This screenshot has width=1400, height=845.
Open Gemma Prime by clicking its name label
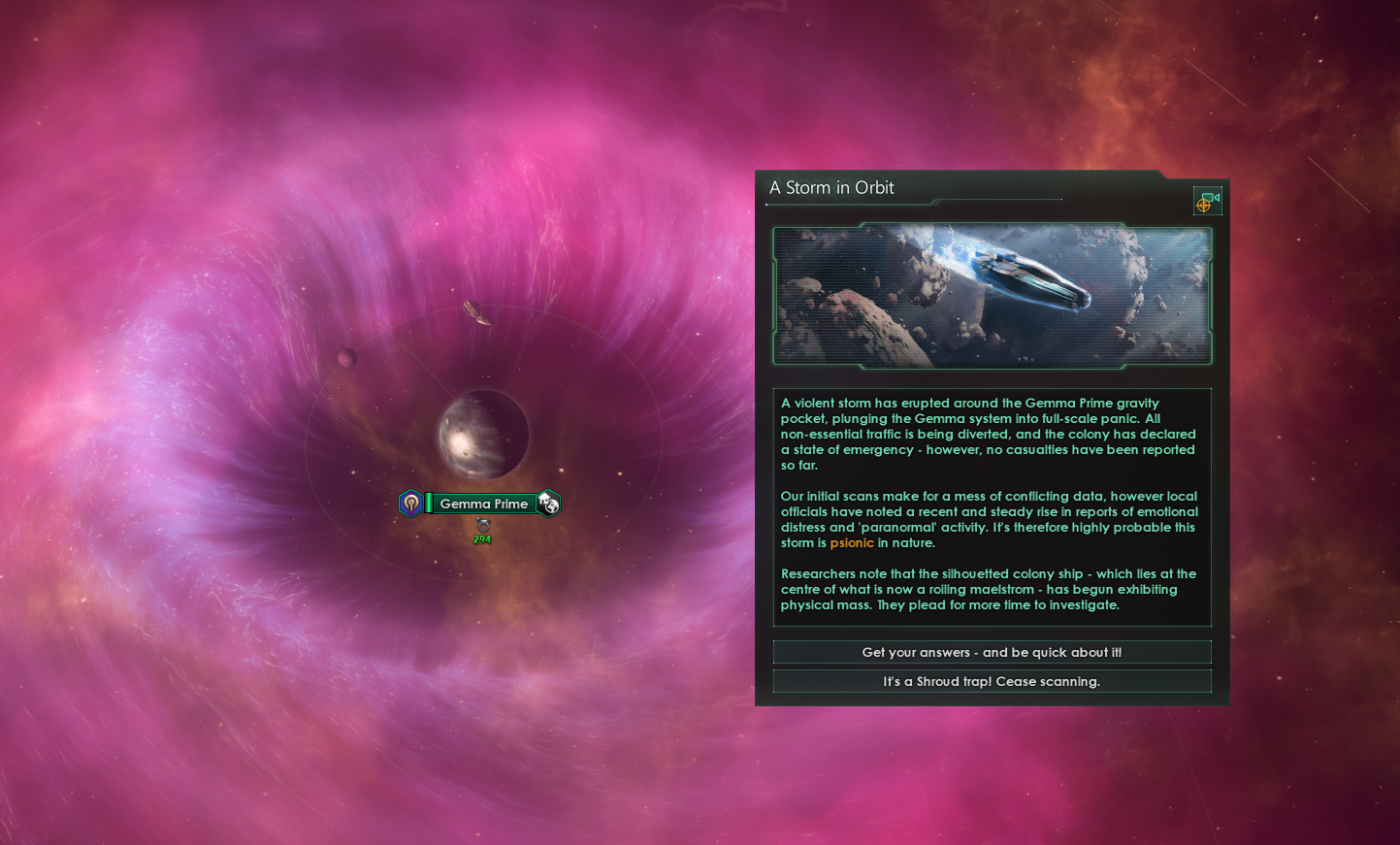(485, 504)
